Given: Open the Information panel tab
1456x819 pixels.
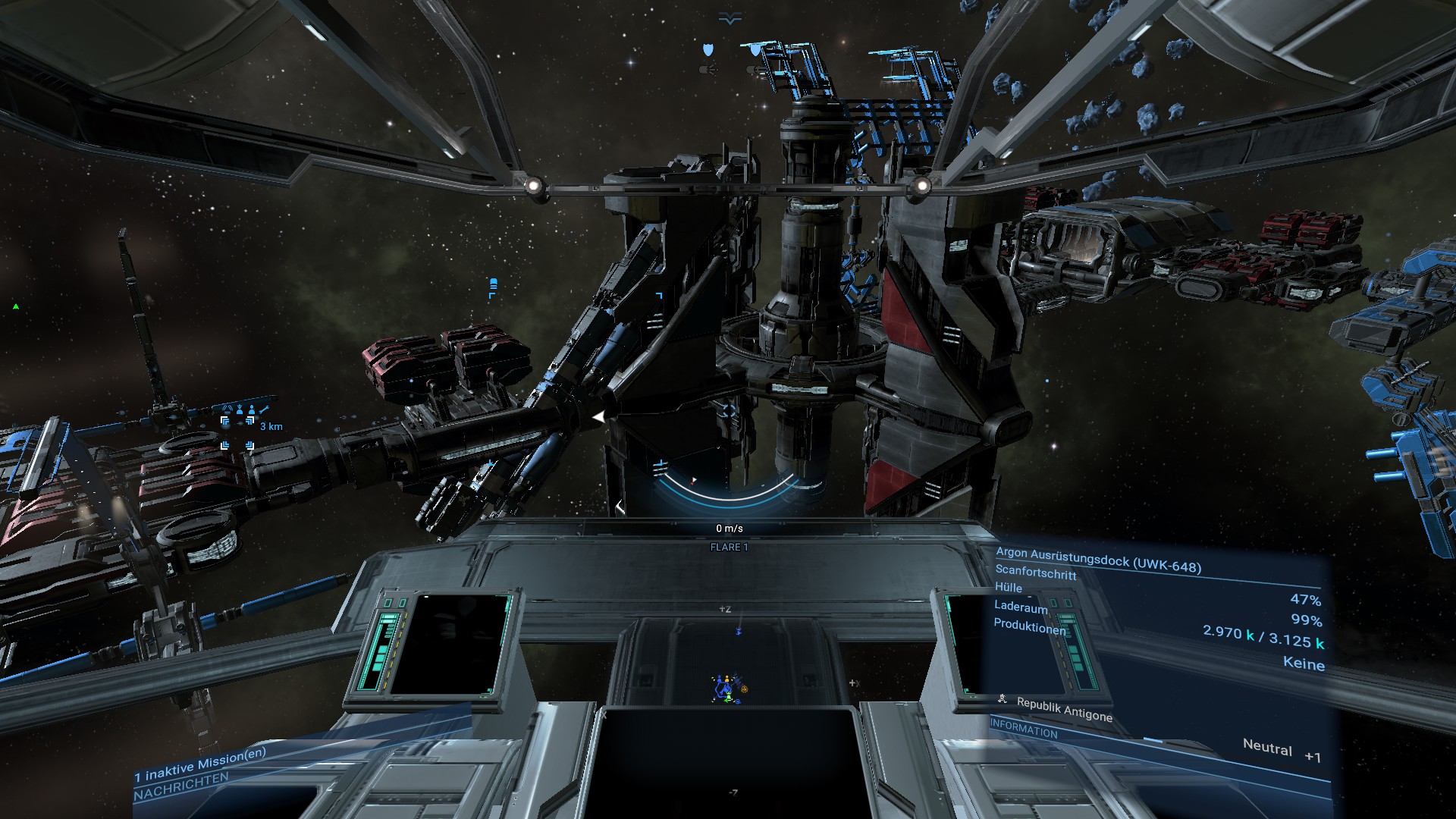Looking at the screenshot, I should click(x=1024, y=729).
